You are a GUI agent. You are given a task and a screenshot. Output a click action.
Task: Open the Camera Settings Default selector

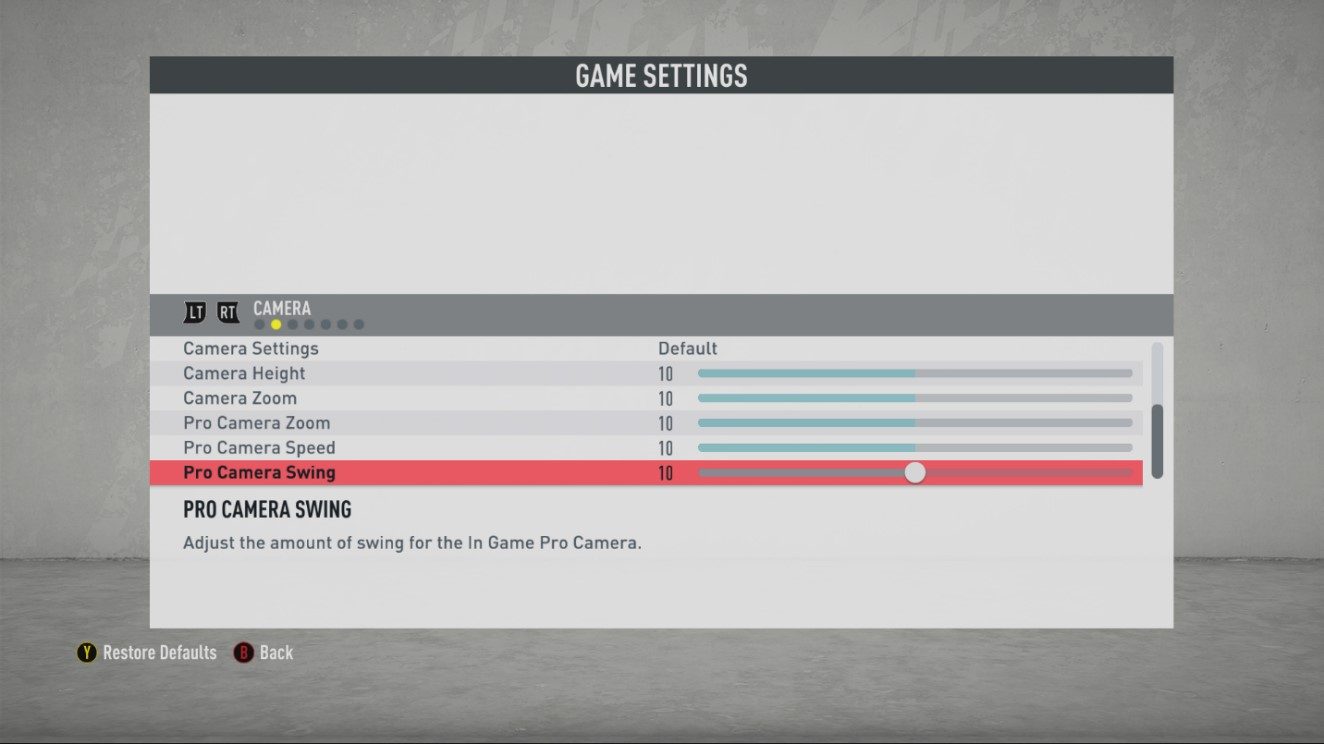point(687,348)
